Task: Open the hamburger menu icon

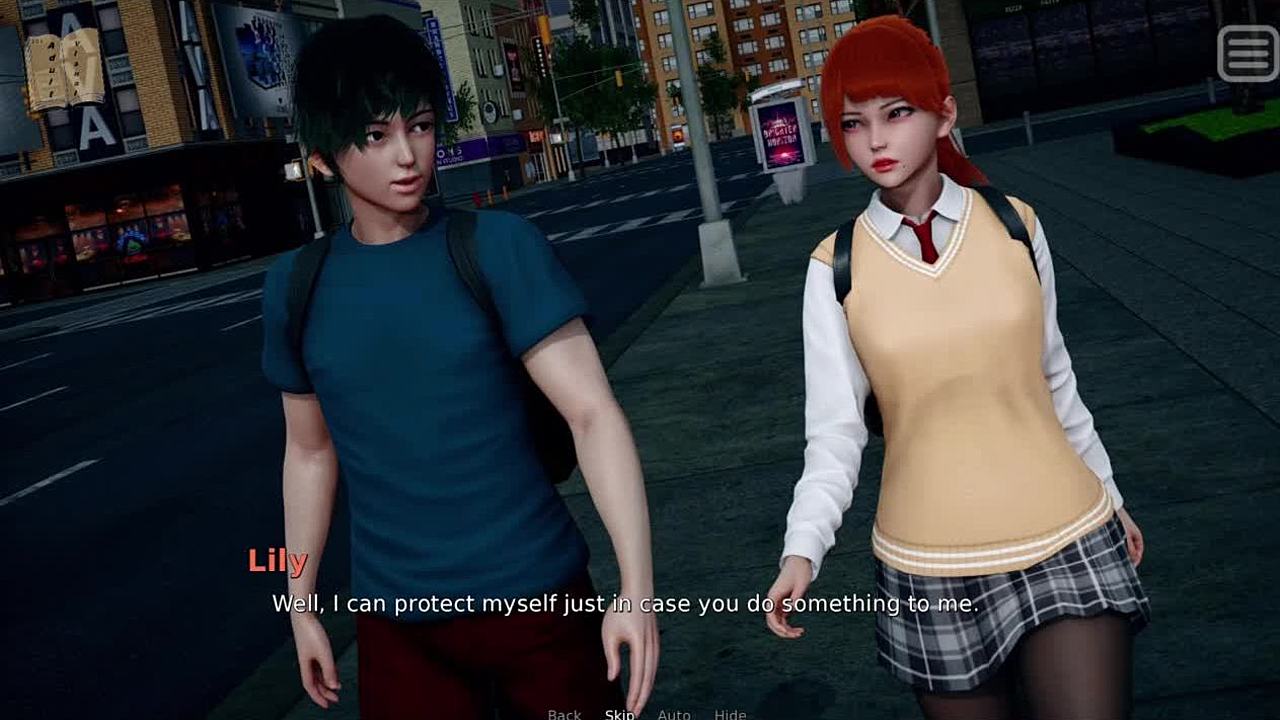Action: pyautogui.click(x=1247, y=52)
